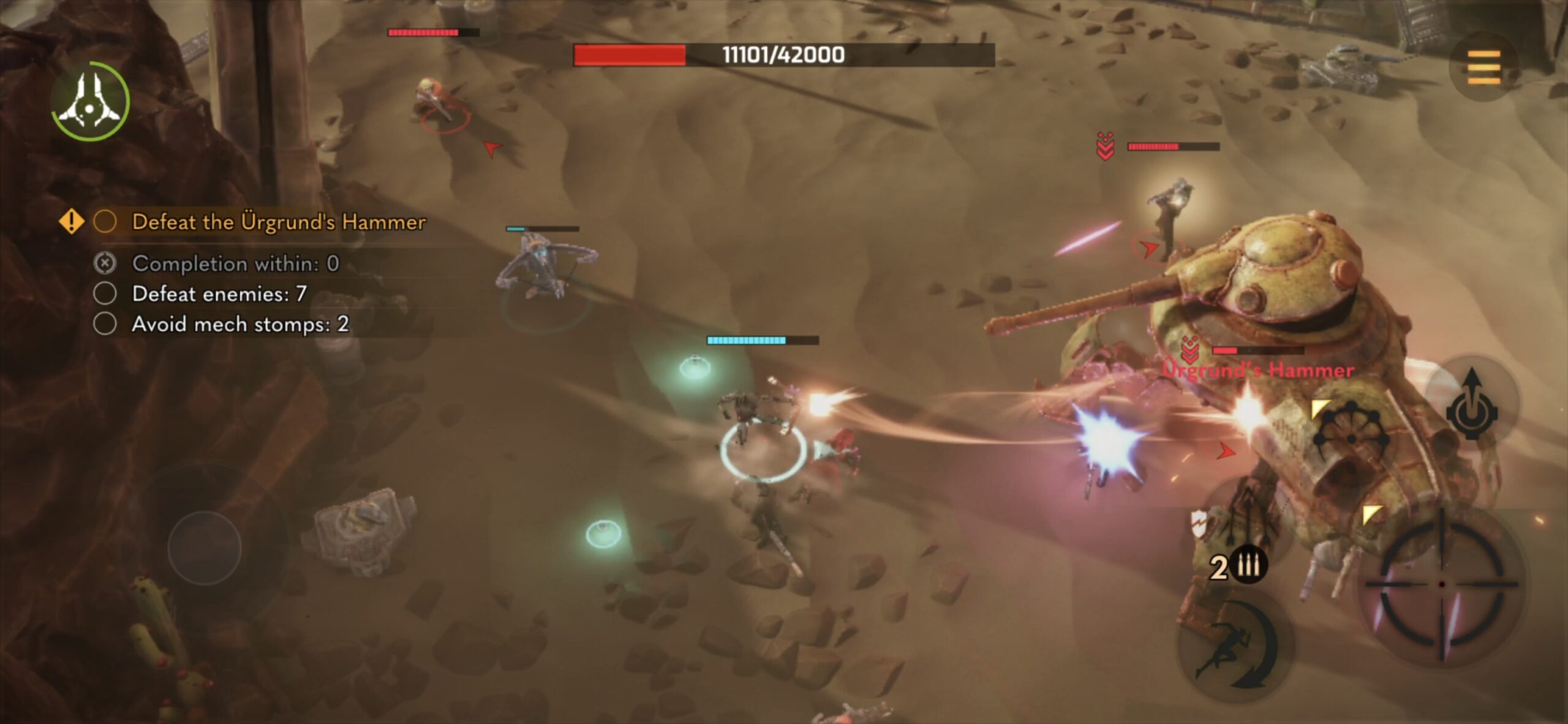Open the hamburger menu
Image resolution: width=1568 pixels, height=724 pixels.
pyautogui.click(x=1483, y=67)
